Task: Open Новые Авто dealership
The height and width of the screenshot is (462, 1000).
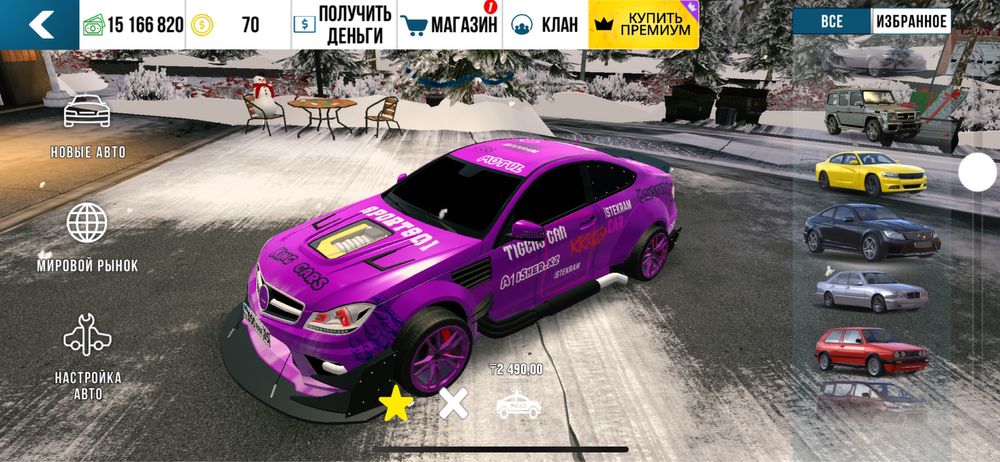Action: 88,126
